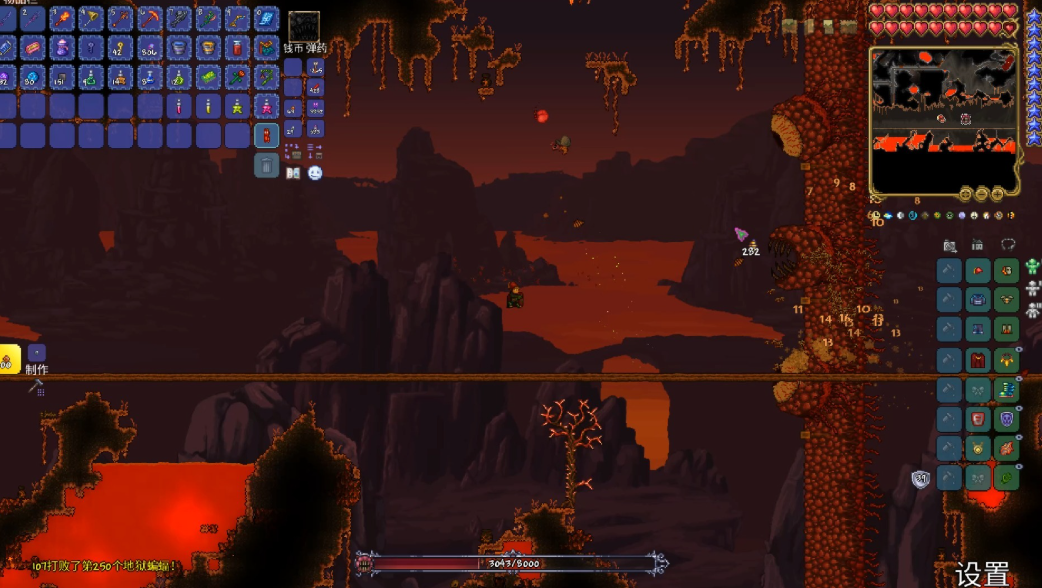The image size is (1042, 588).
Task: Click the trash can slot
Action: coord(266,165)
